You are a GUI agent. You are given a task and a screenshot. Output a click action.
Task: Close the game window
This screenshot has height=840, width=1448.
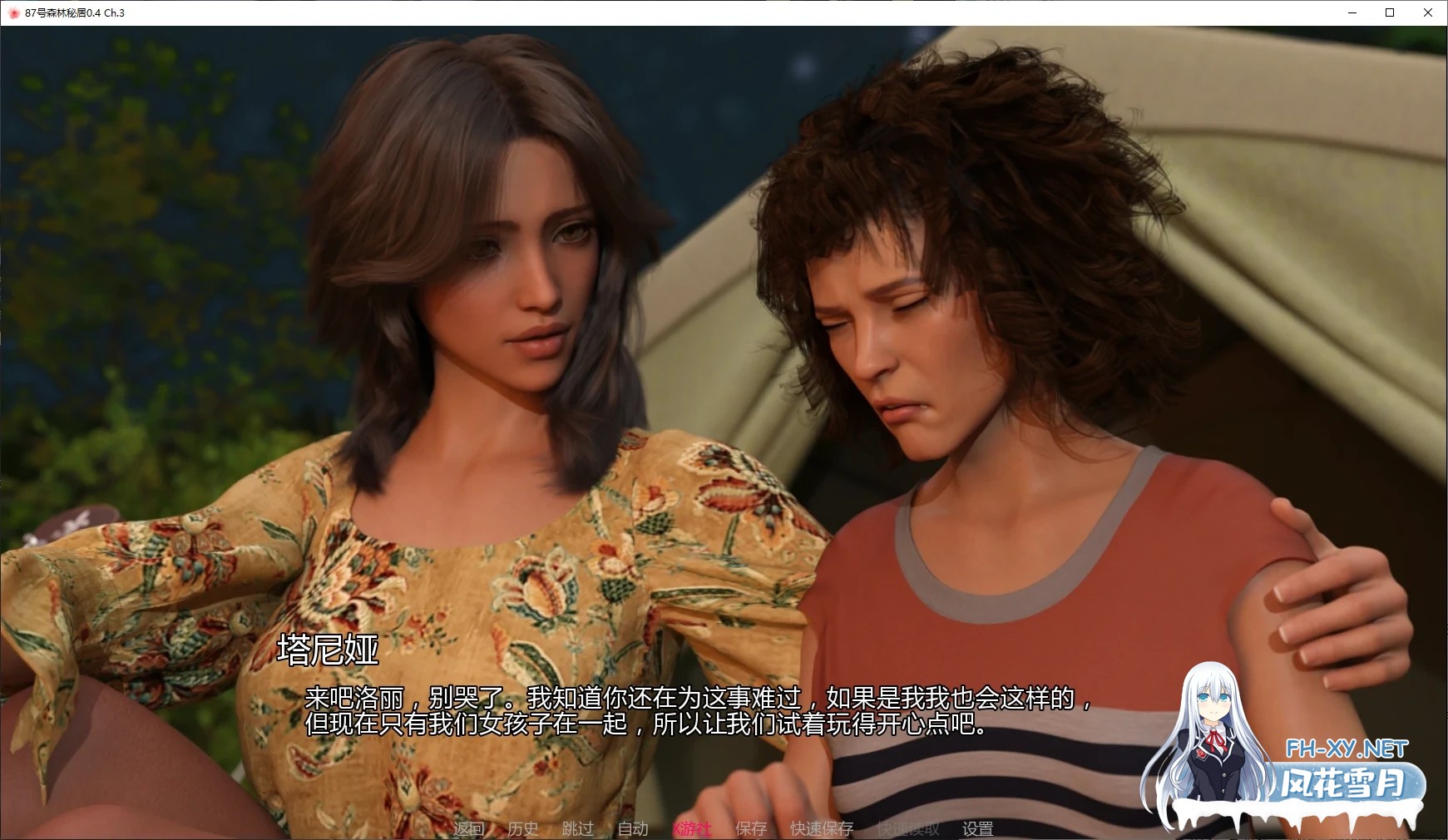[1428, 12]
